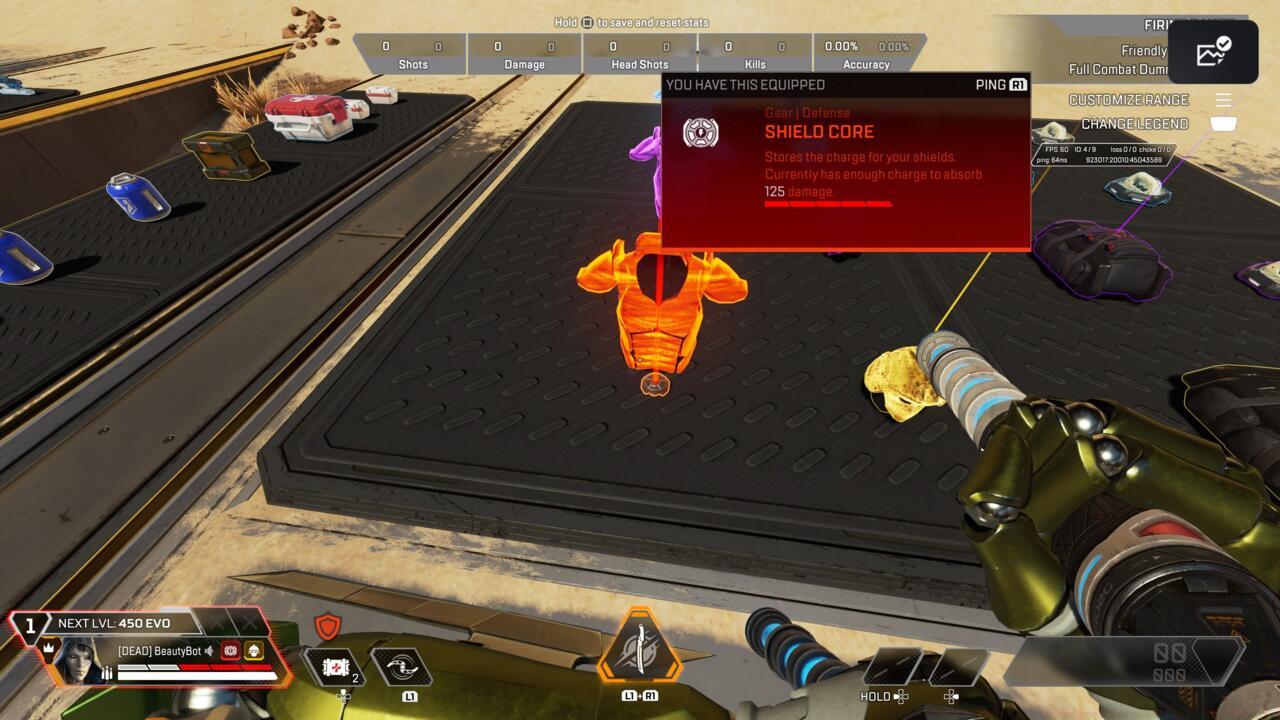Select the yellow helmet badge
1280x720 pixels.
(x=254, y=651)
